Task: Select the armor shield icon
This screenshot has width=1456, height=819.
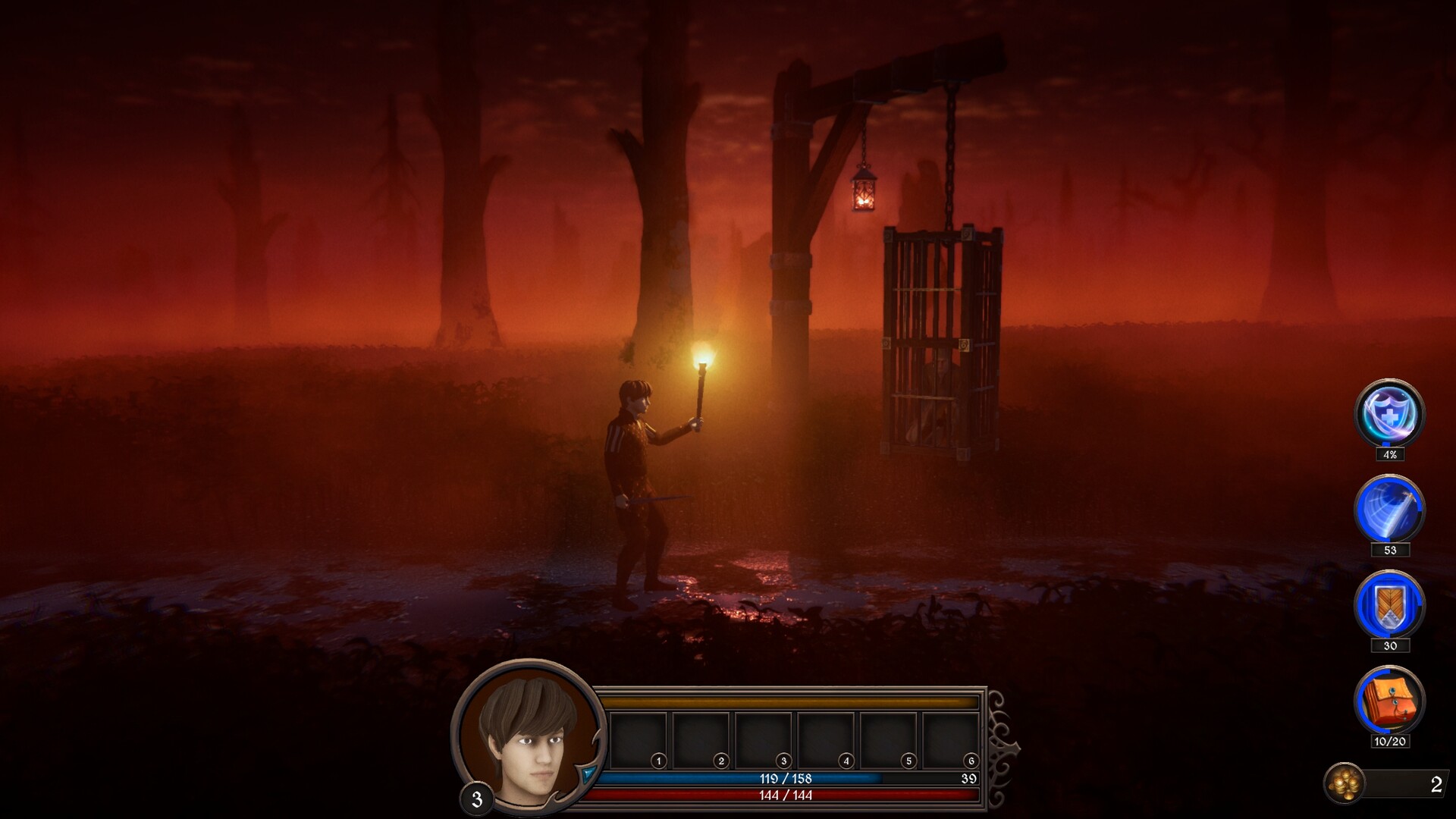Action: coord(1389,605)
